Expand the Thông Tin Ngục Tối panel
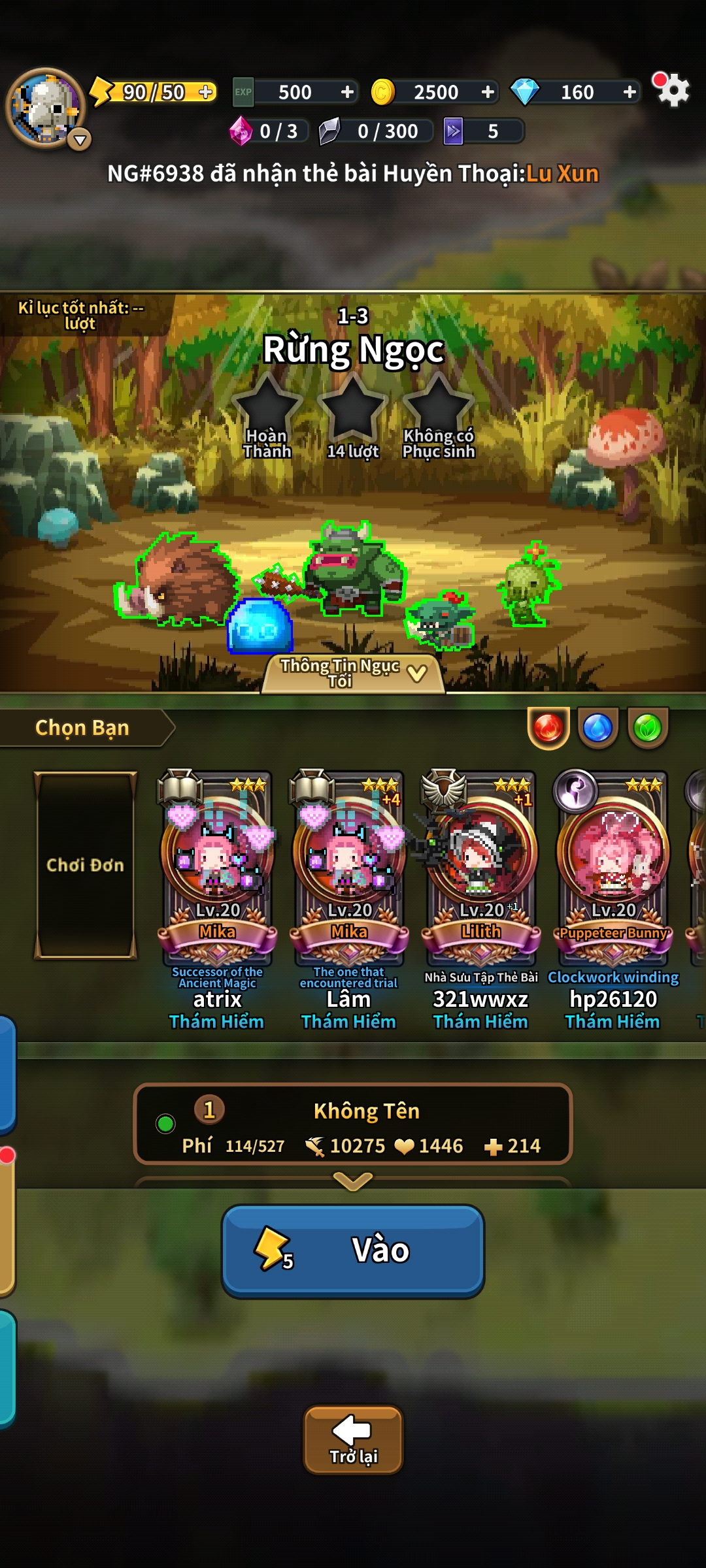 (x=353, y=673)
